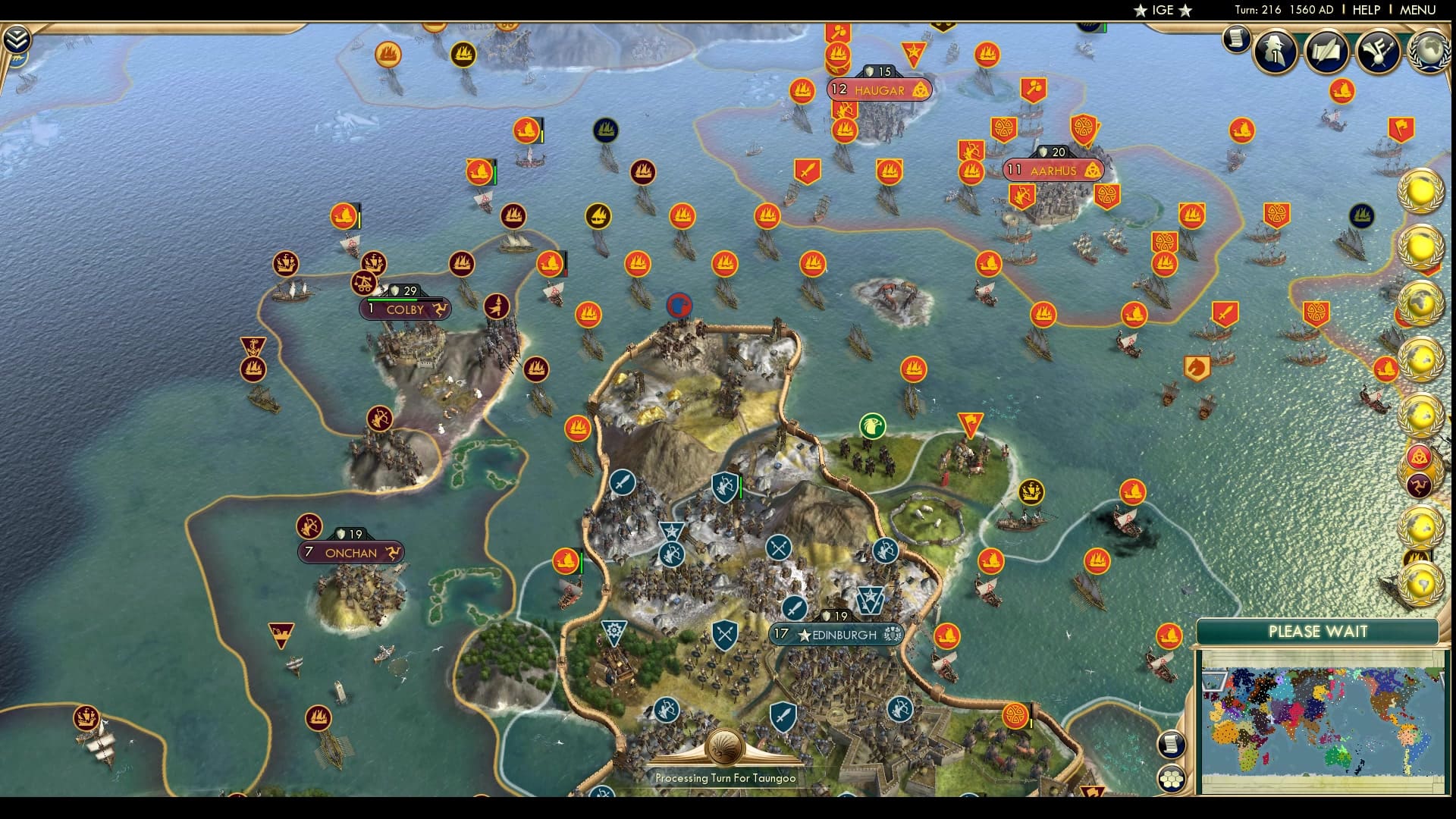Select the Colby city banner

pyautogui.click(x=404, y=310)
